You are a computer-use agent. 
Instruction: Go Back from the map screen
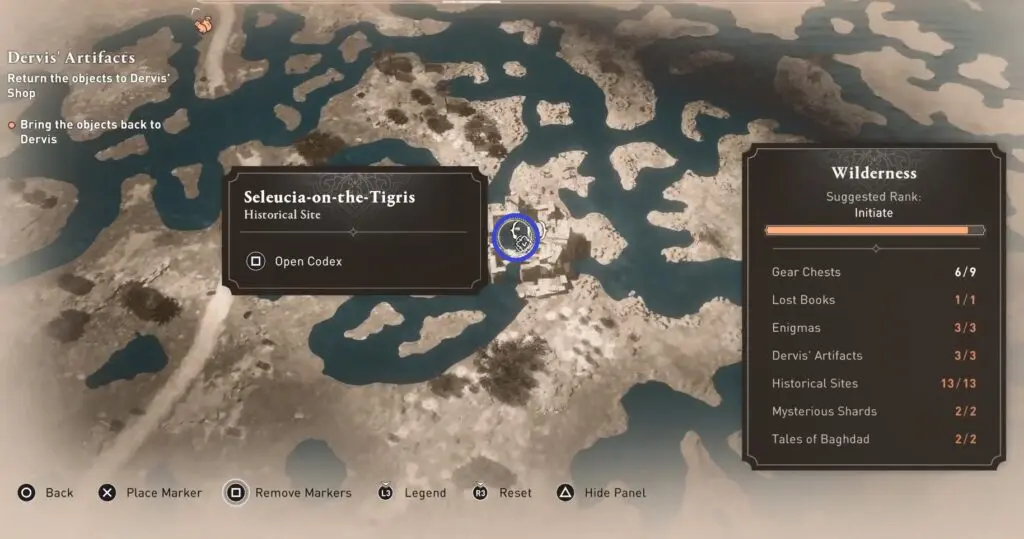point(46,493)
